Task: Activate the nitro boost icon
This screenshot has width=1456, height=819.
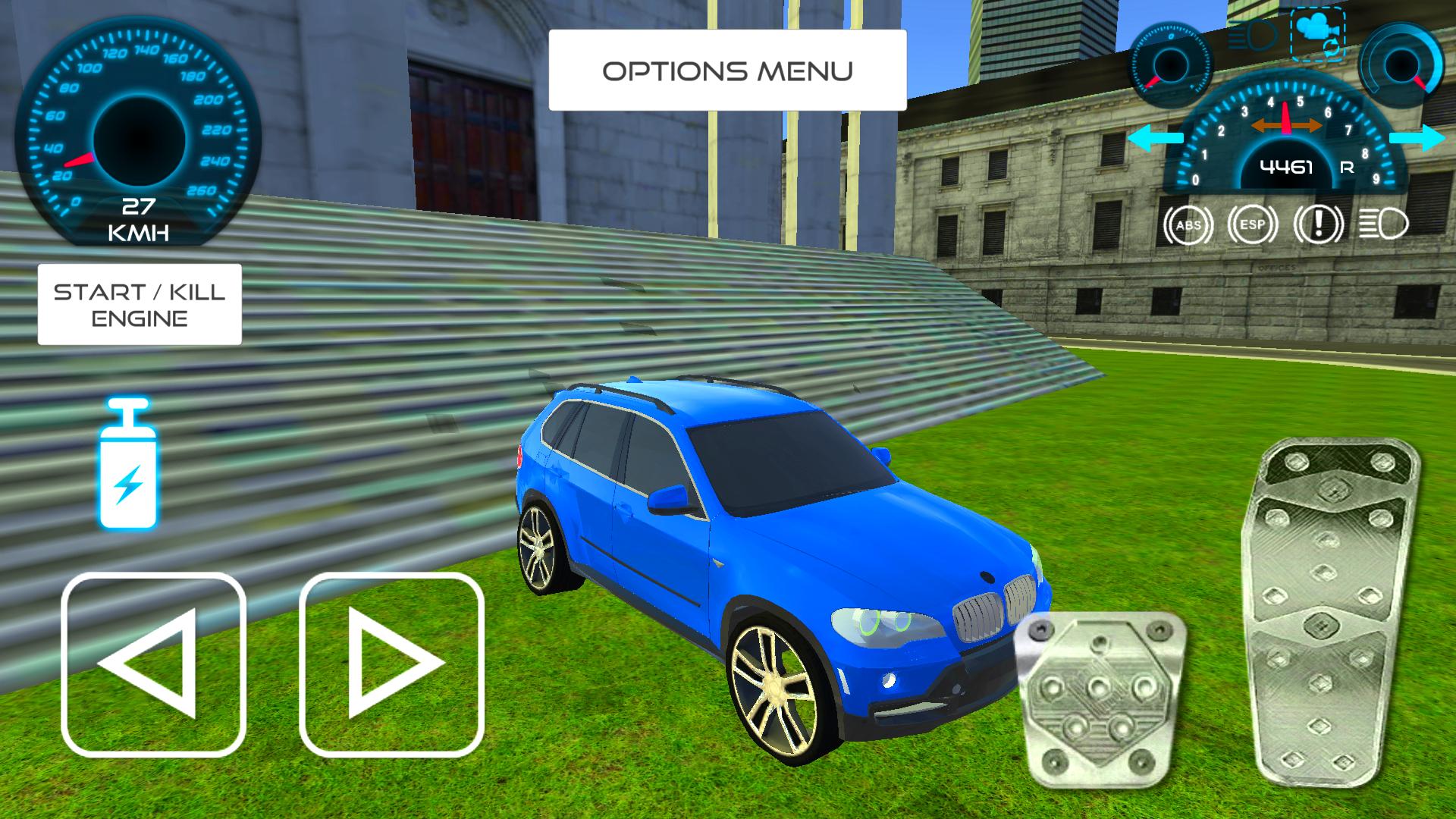Action: click(x=129, y=474)
